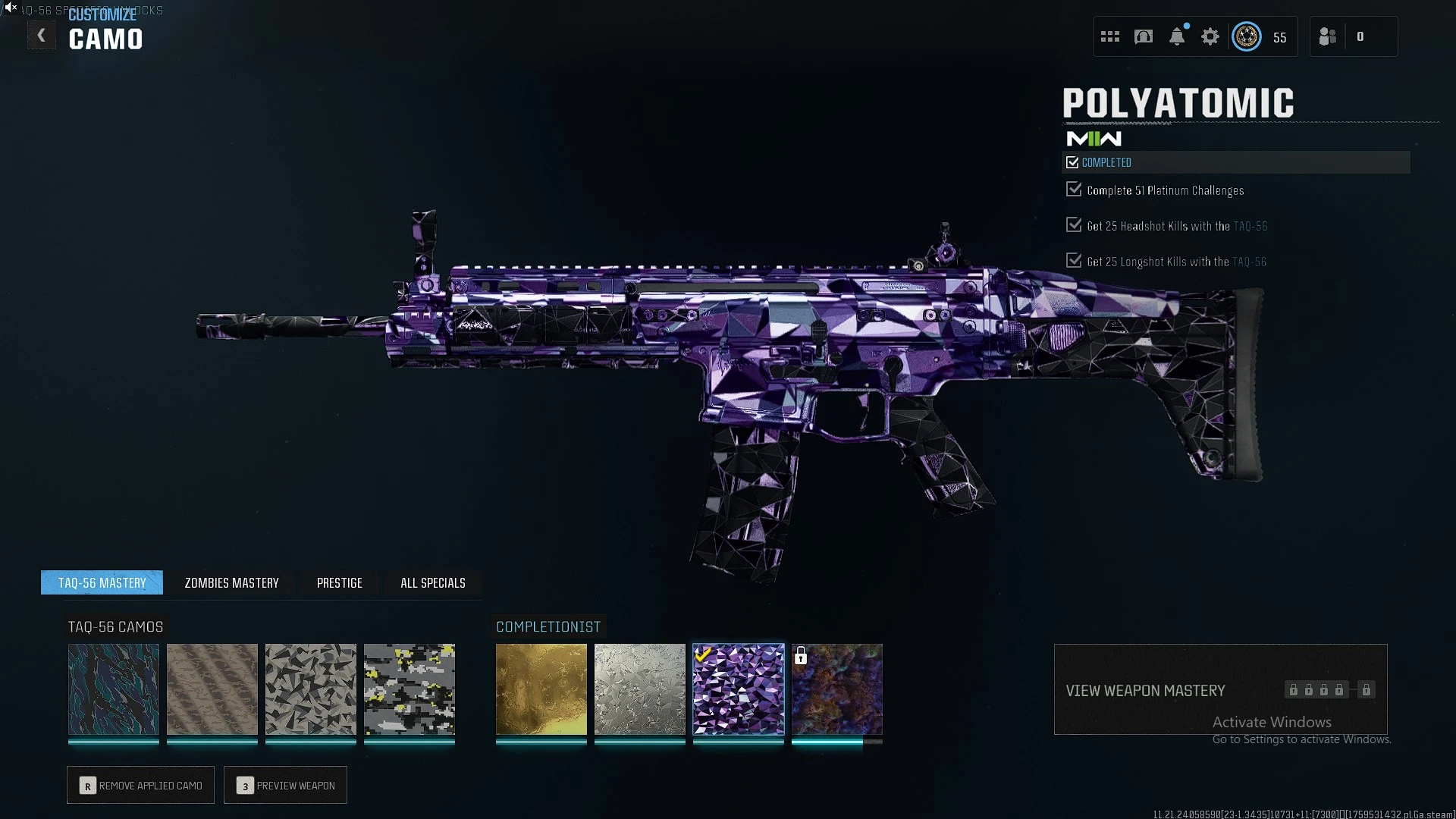Open the social friends panel
The width and height of the screenshot is (1456, 819).
tap(1328, 36)
